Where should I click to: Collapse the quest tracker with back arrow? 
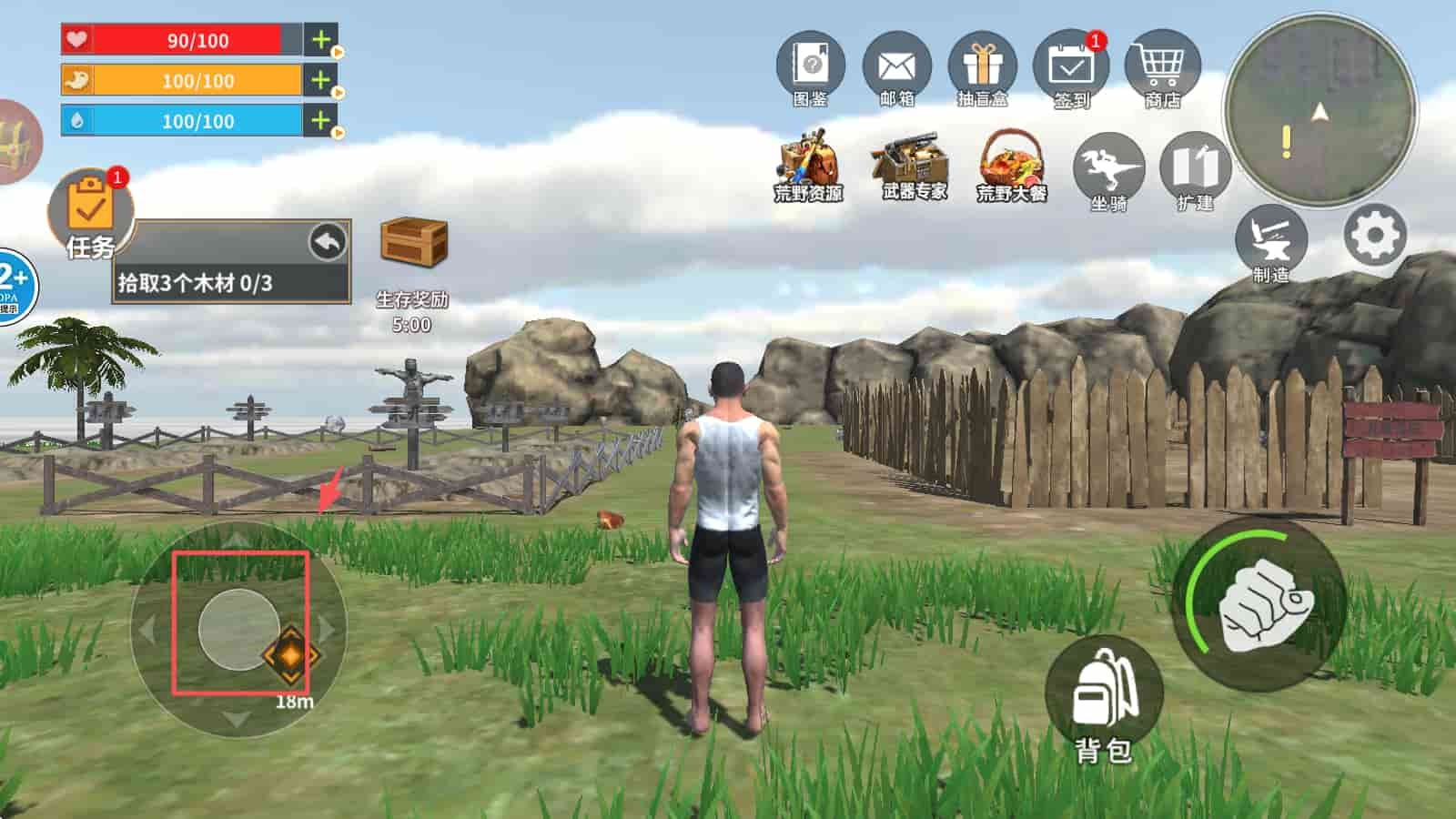tap(328, 242)
